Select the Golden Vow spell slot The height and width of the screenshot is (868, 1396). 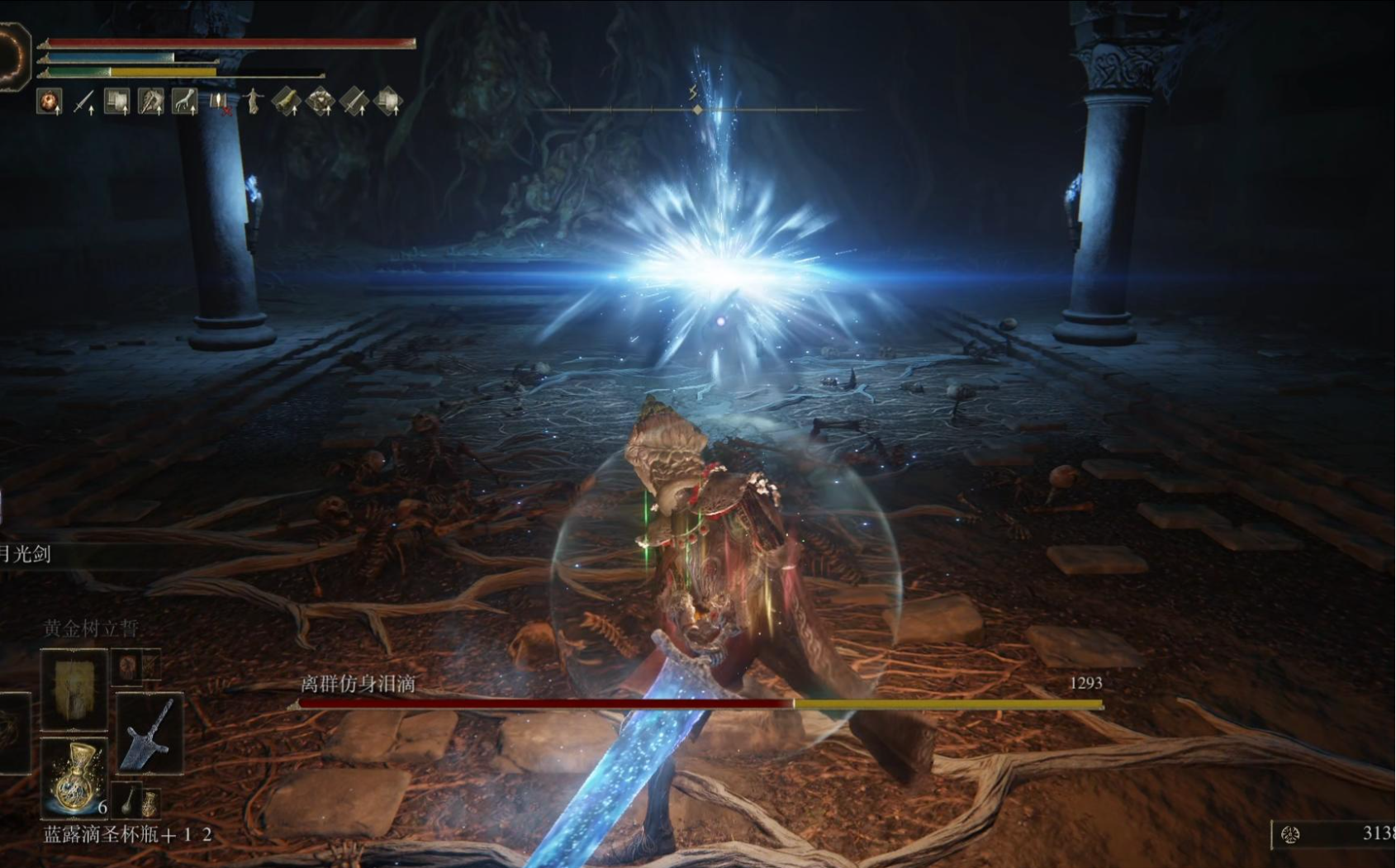[x=74, y=690]
